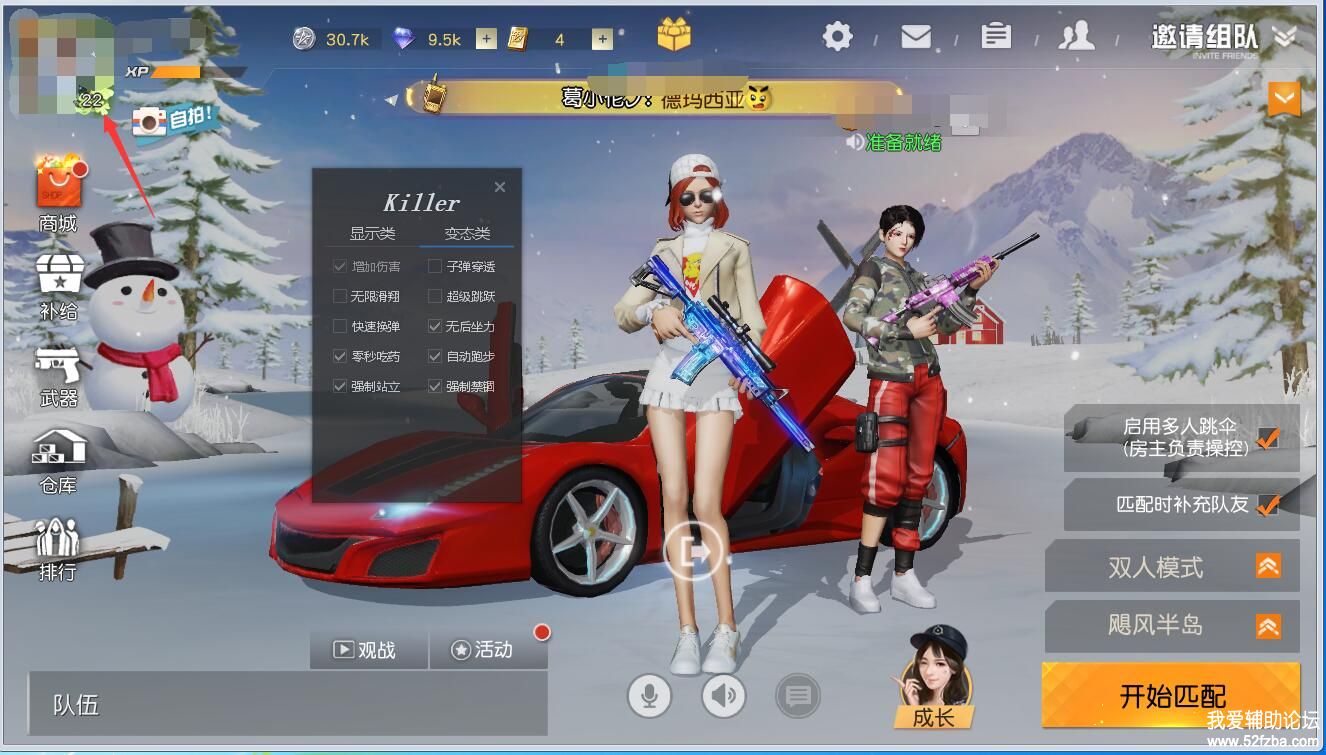Viewport: 1326px width, 755px height.
Task: Open the friends silhouette icon
Action: pos(1076,37)
